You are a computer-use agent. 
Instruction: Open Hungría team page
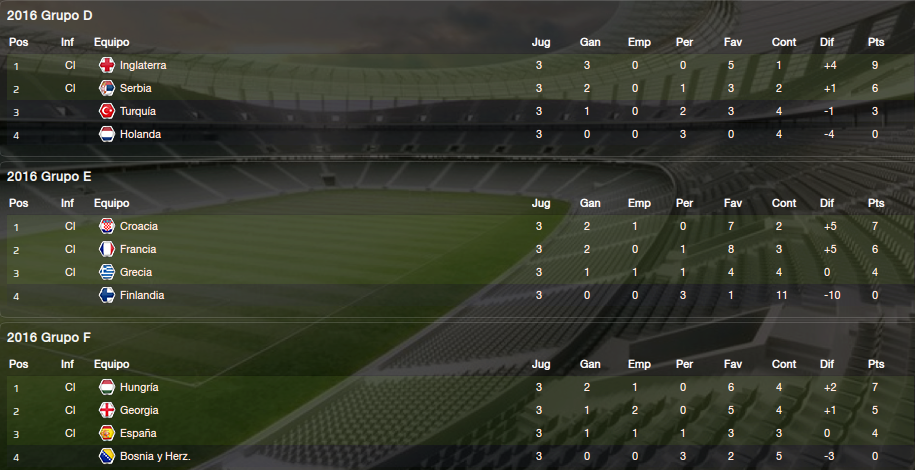click(139, 387)
